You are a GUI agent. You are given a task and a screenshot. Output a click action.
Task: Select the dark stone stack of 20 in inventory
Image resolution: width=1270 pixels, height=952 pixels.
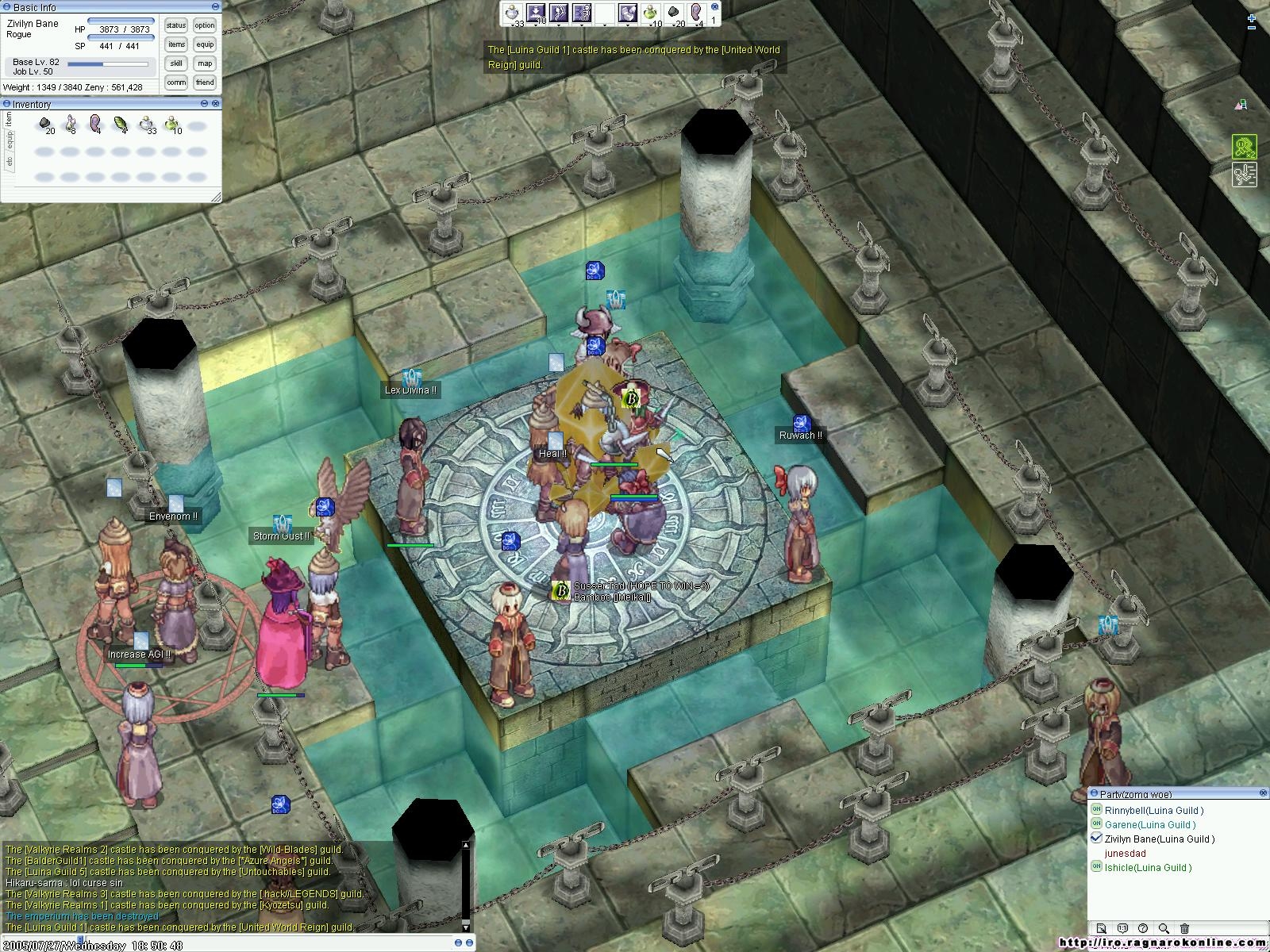(x=45, y=124)
